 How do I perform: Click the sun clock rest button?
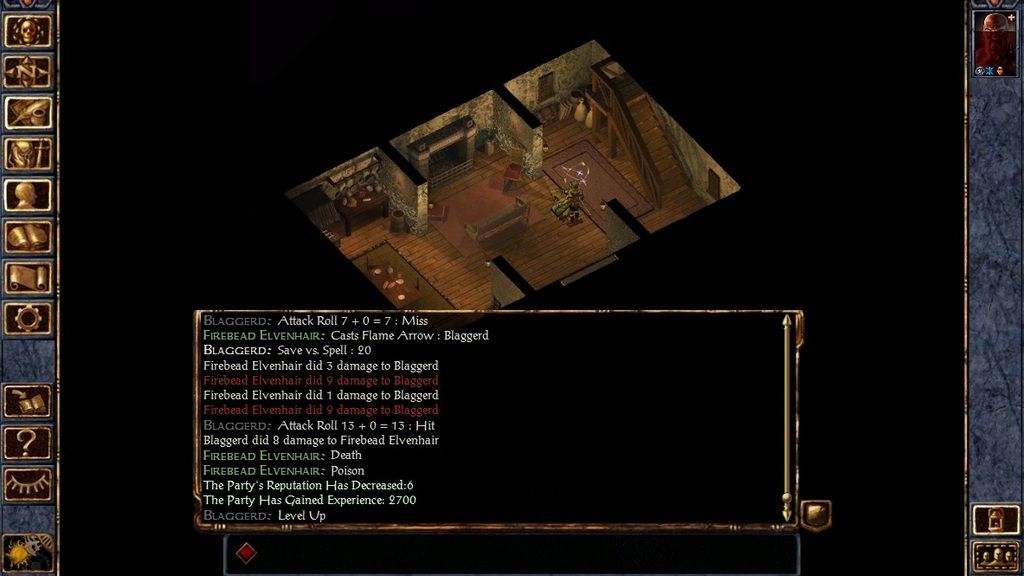tap(28, 551)
